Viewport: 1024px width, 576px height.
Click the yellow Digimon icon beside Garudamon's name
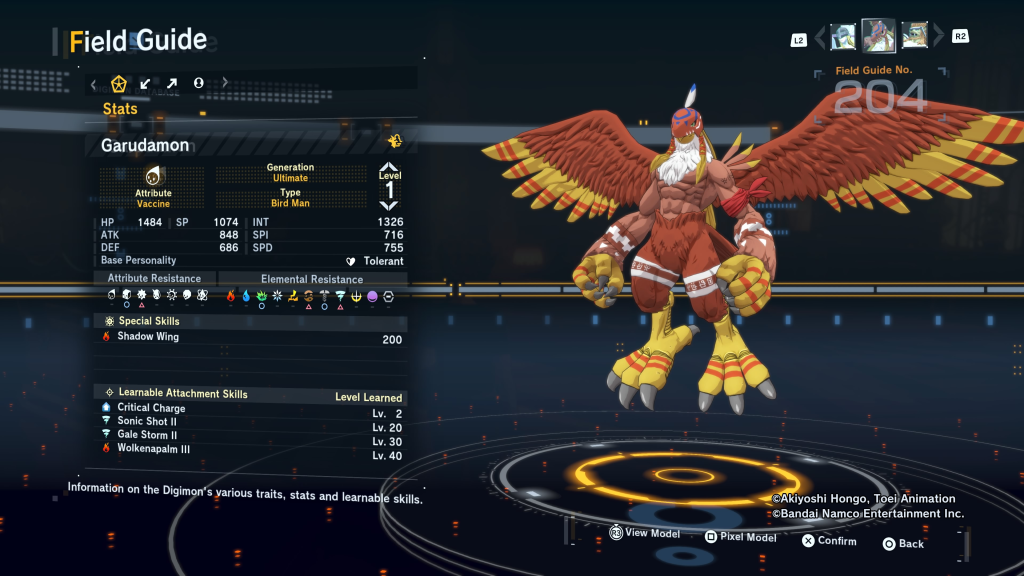[x=395, y=141]
